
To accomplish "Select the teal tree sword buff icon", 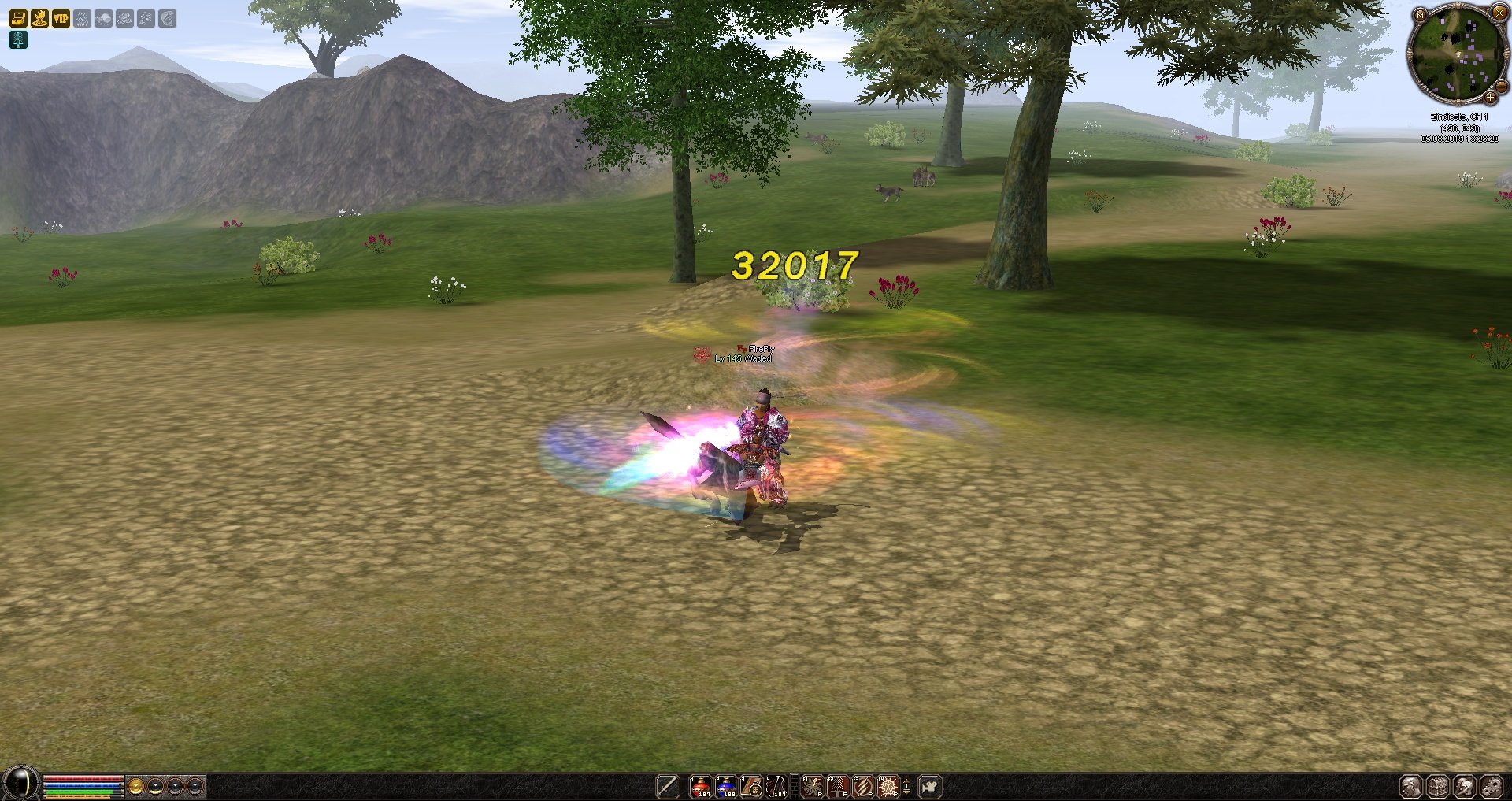I will 18,39.
